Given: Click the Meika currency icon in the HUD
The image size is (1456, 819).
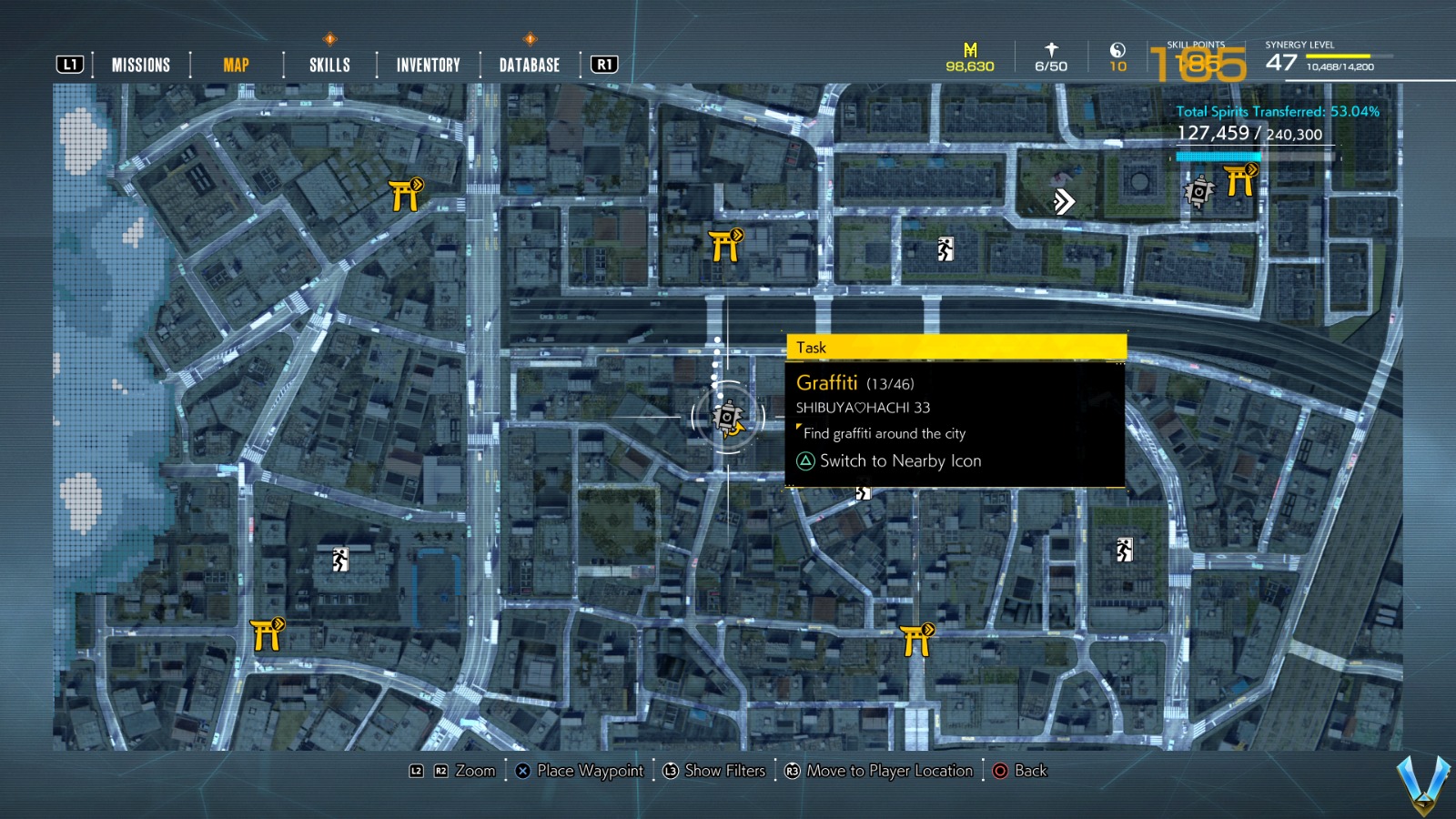Looking at the screenshot, I should pyautogui.click(x=968, y=50).
